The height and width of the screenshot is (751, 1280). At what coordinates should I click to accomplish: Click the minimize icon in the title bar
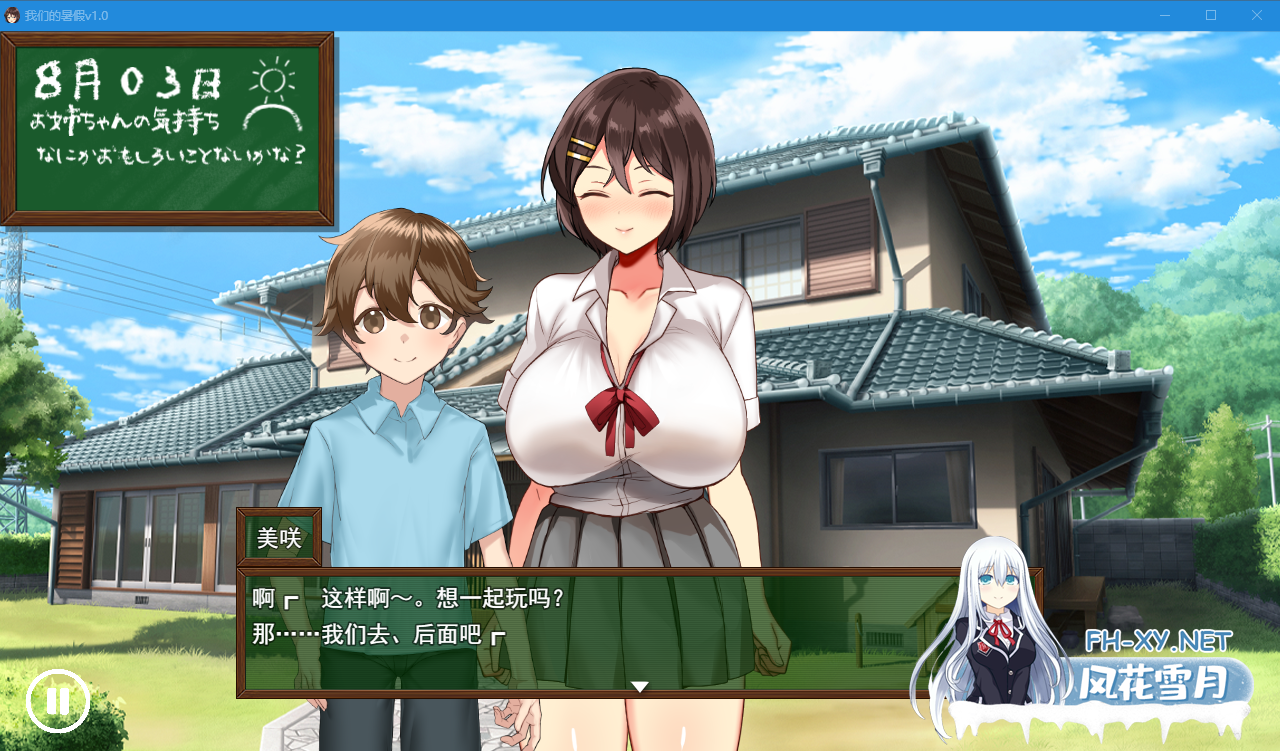tap(1163, 15)
